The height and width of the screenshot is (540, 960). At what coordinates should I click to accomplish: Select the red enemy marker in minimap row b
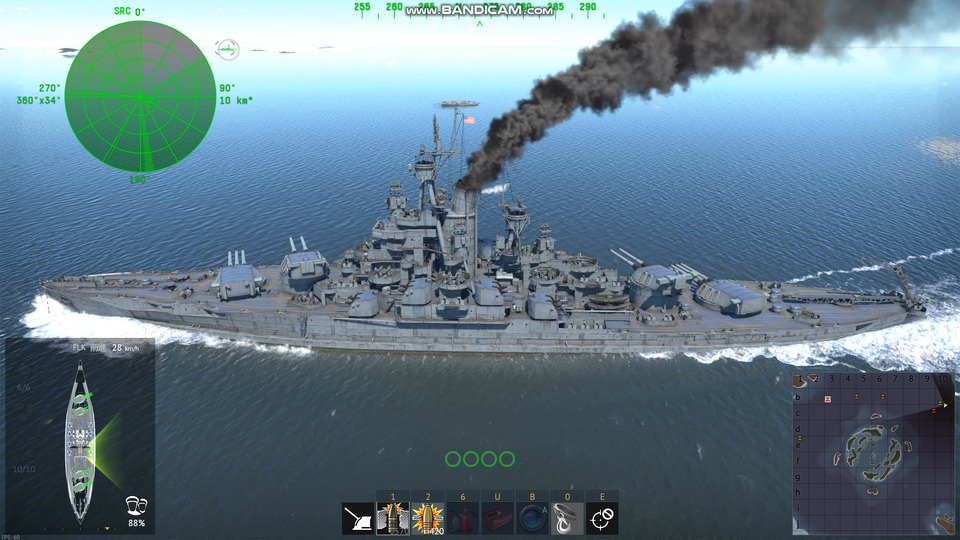(x=828, y=399)
